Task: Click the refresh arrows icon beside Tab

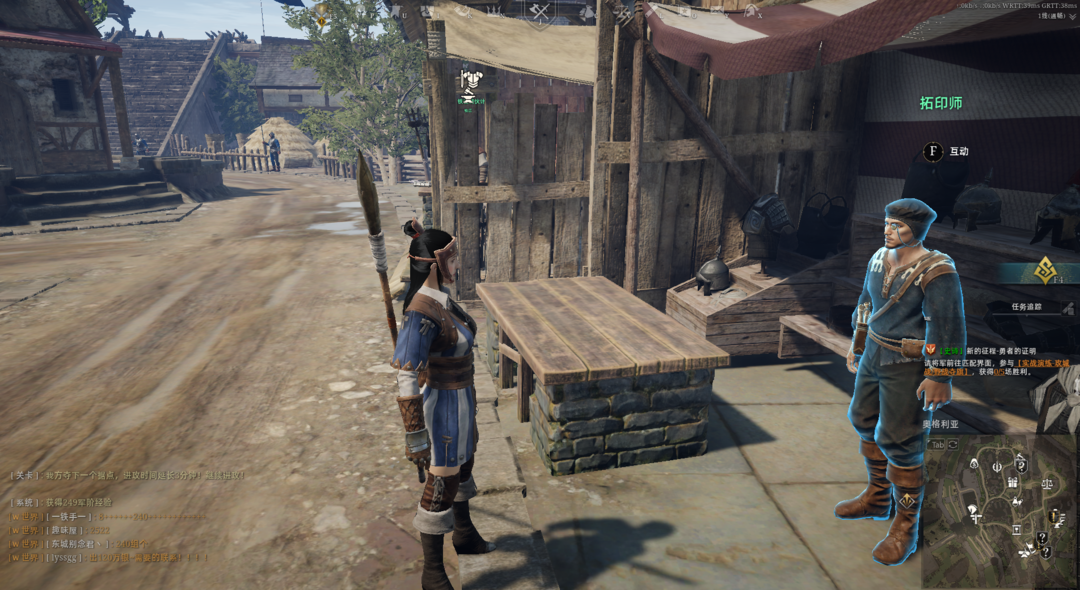Action: [x=953, y=443]
